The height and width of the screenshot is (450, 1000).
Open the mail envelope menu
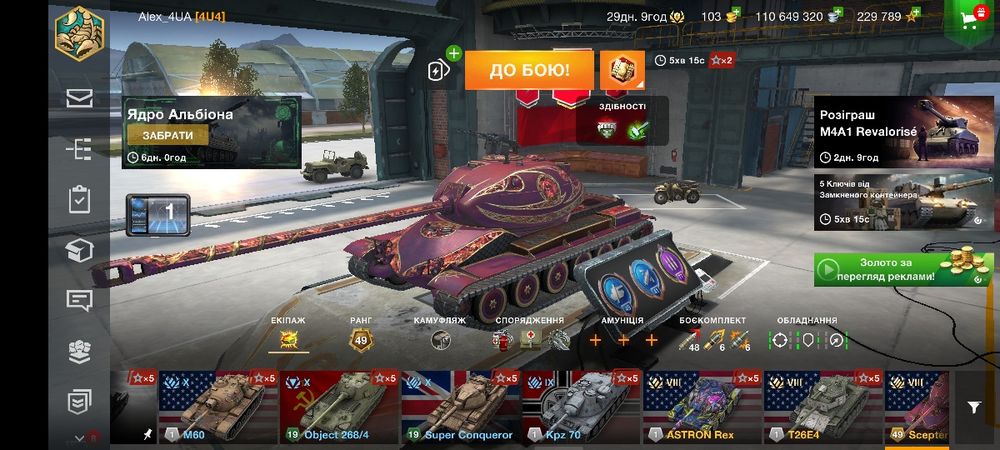coord(80,98)
